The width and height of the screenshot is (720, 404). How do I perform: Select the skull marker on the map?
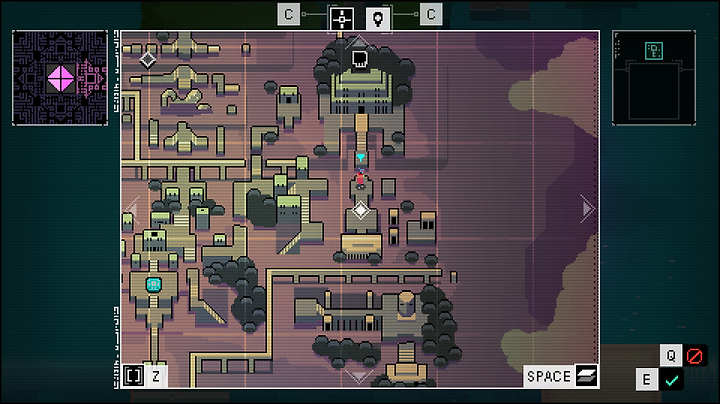click(360, 59)
